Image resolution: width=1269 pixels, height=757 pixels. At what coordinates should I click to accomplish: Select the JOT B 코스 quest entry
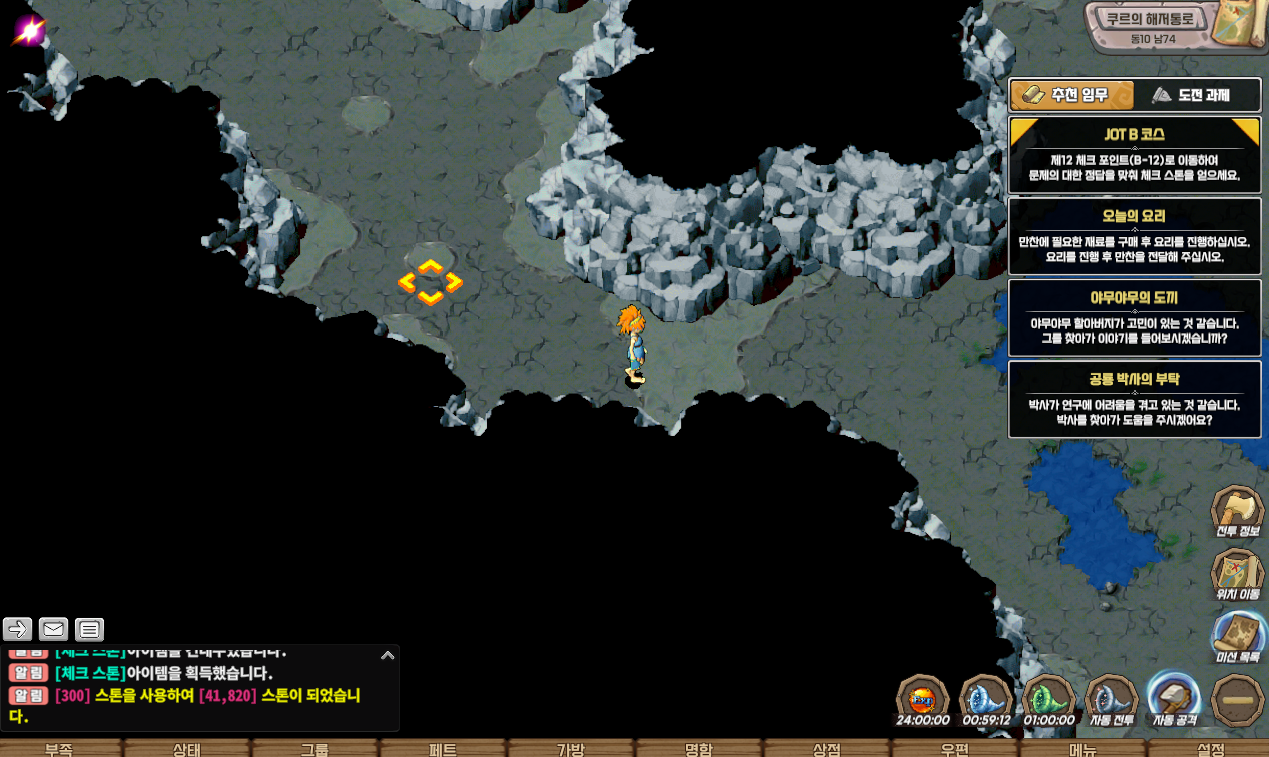[x=1134, y=154]
